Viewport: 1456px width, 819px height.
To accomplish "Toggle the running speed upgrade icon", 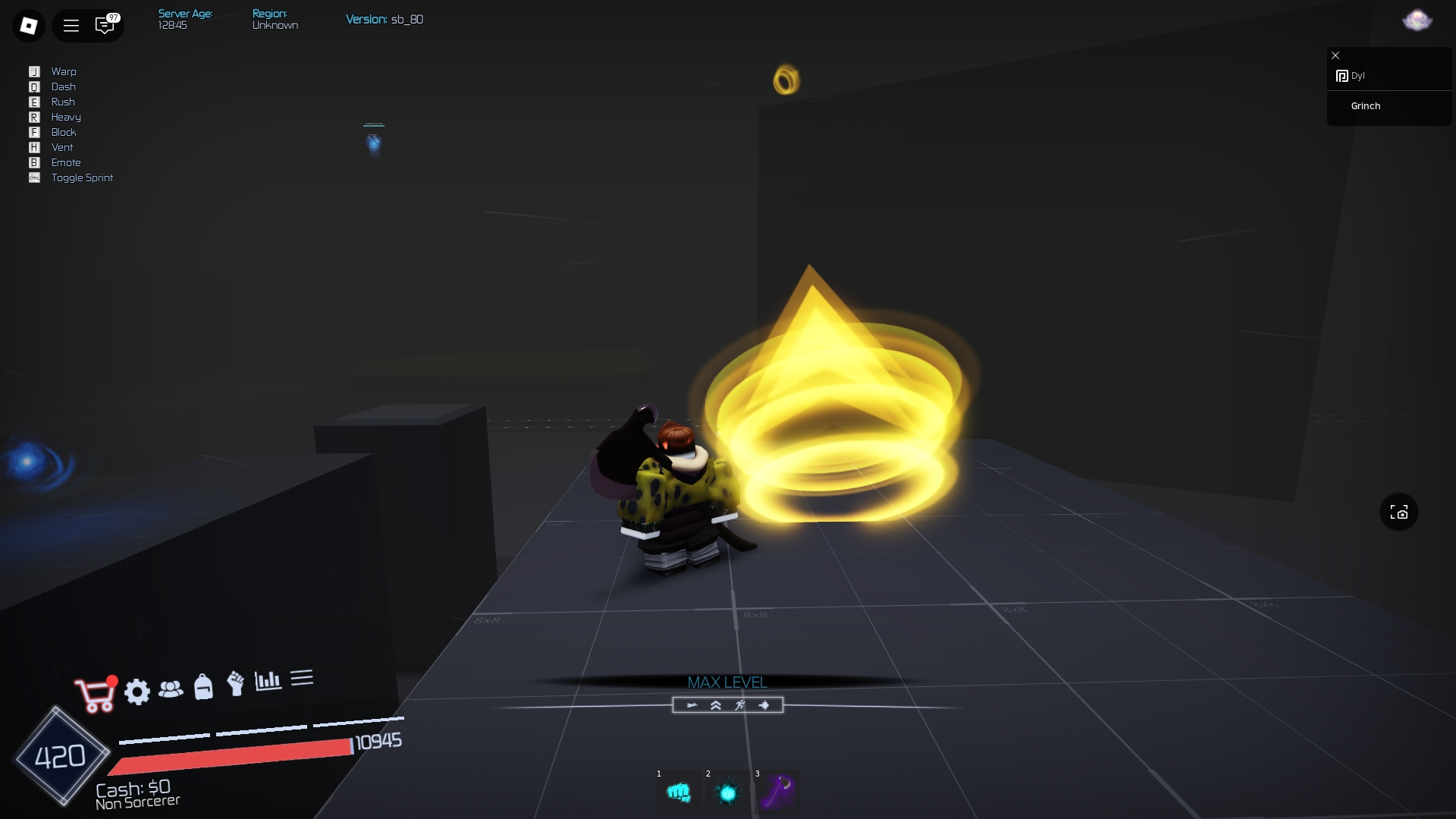I will click(740, 705).
